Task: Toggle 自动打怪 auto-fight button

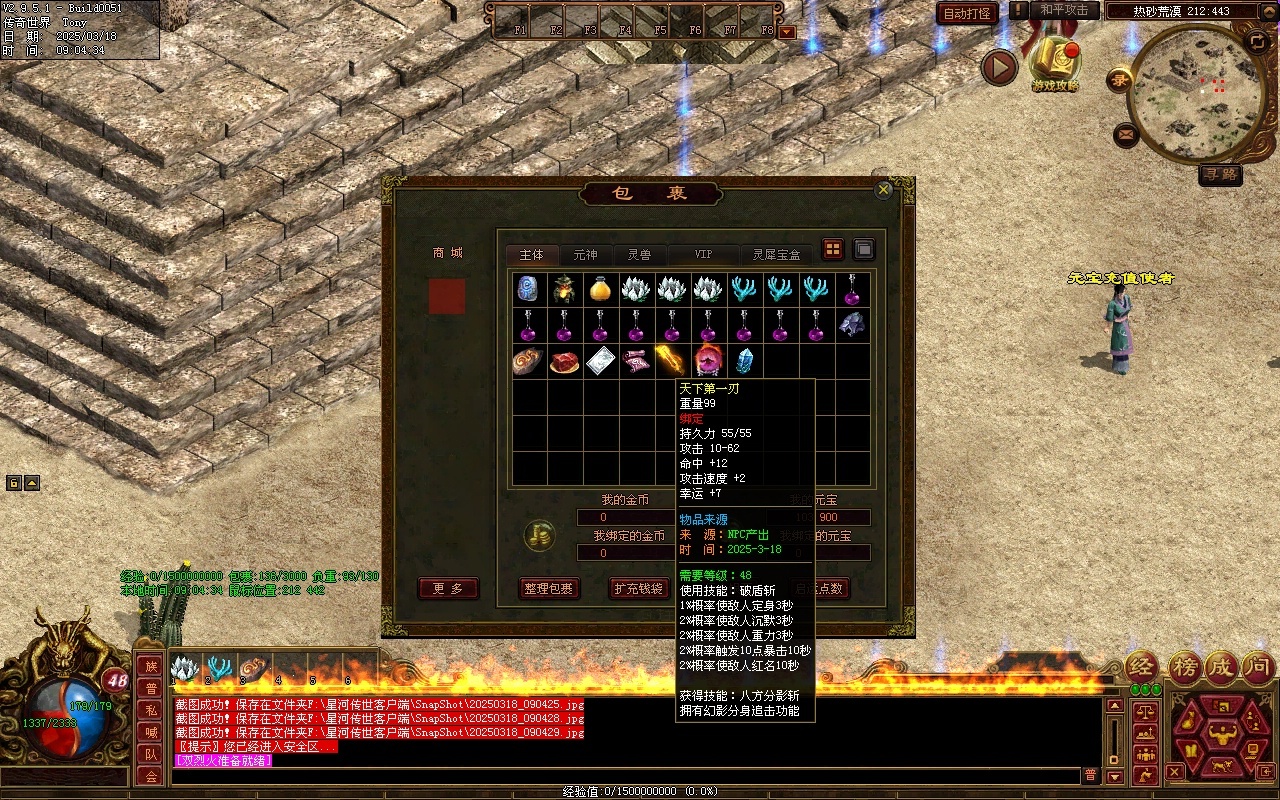Action: [967, 13]
